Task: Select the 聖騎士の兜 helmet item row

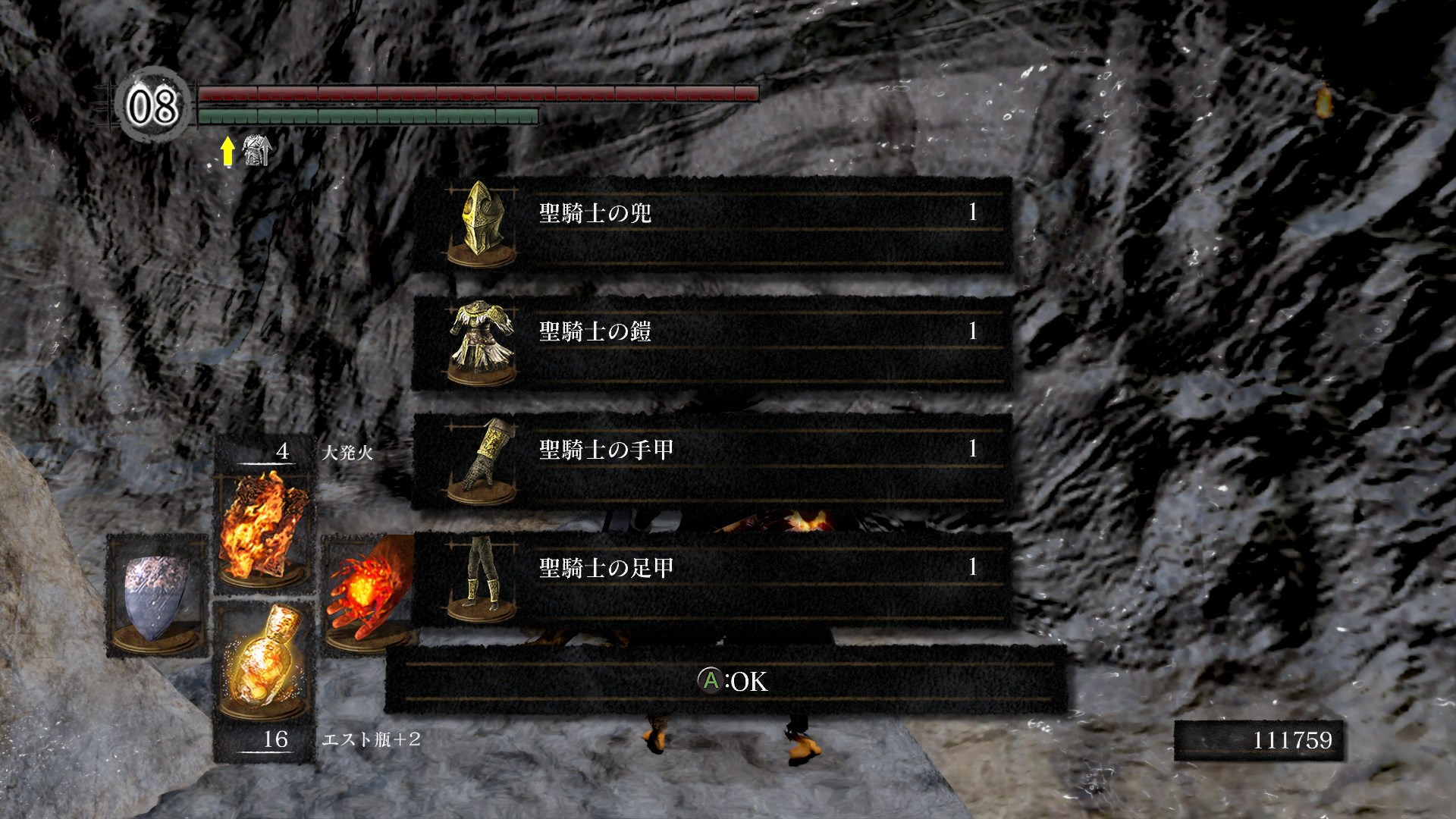Action: [711, 224]
